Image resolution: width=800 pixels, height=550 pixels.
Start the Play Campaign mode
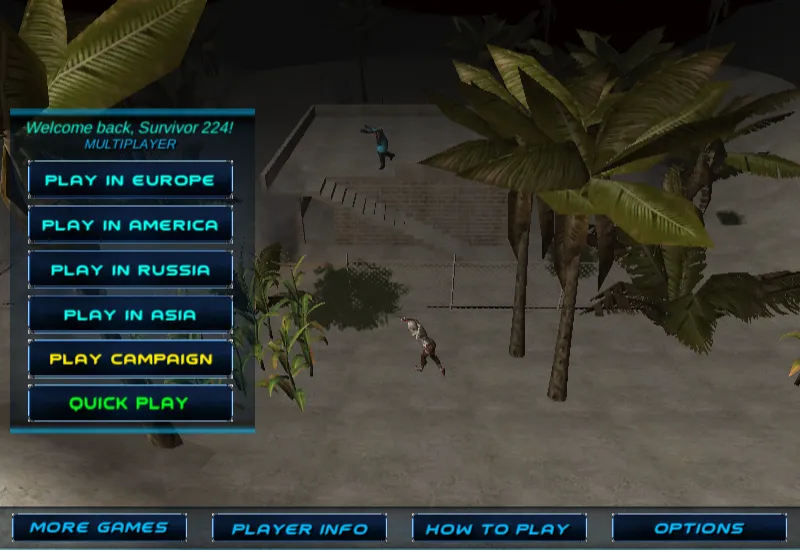click(130, 359)
